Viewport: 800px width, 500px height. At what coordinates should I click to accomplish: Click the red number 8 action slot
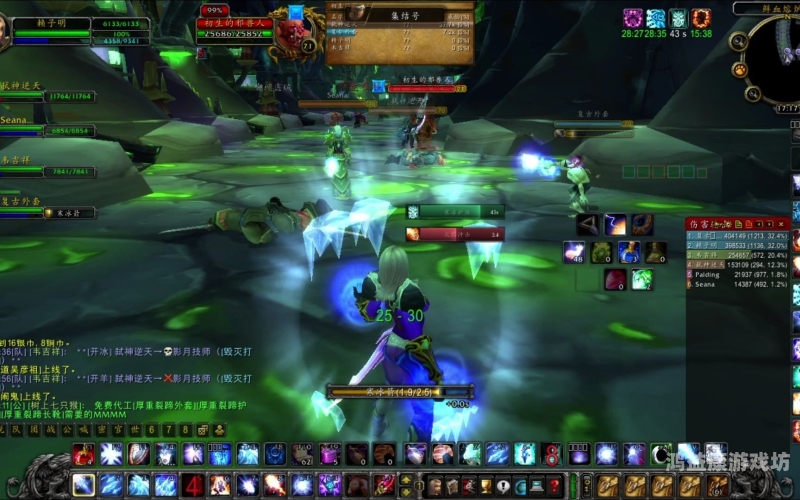point(551,454)
